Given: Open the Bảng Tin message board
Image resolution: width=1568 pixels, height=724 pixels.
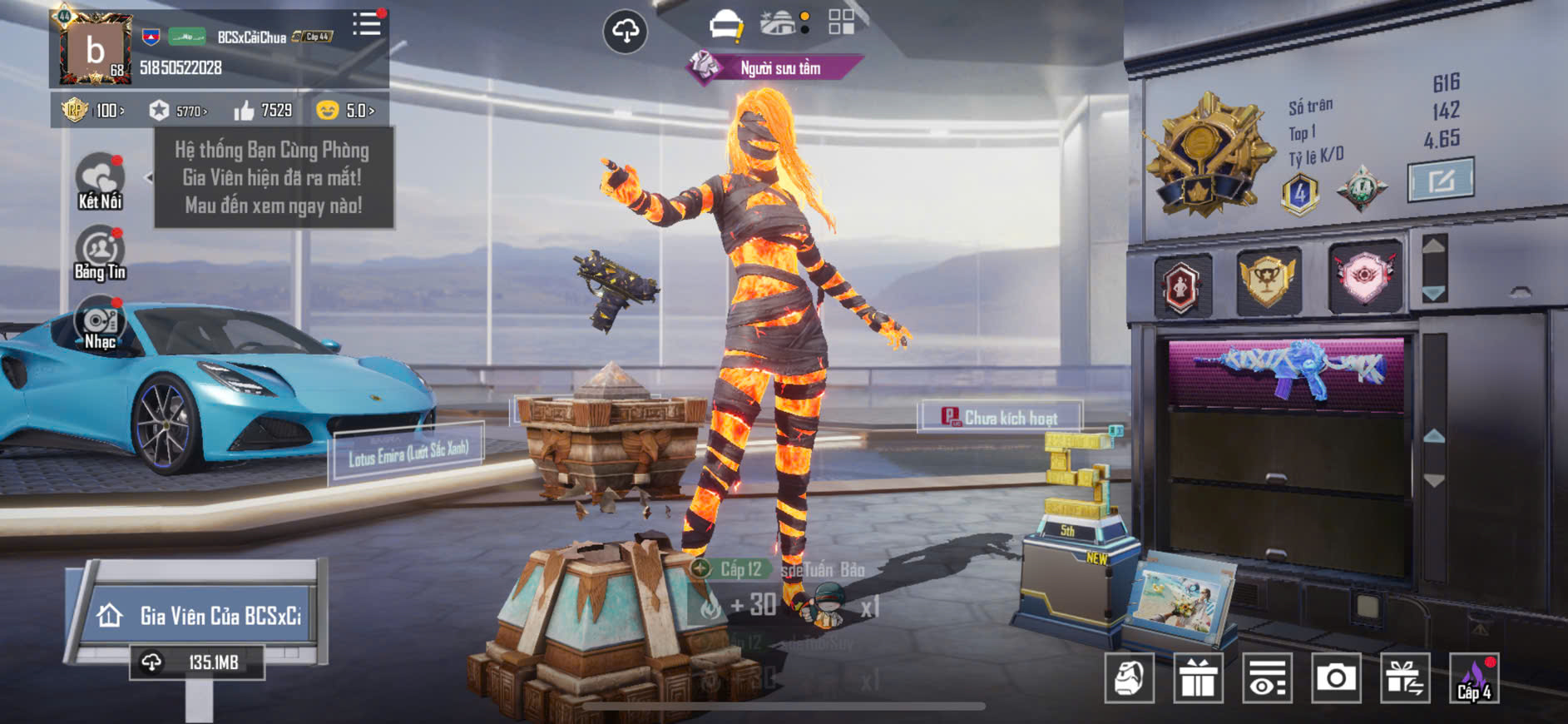Looking at the screenshot, I should pos(100,253).
